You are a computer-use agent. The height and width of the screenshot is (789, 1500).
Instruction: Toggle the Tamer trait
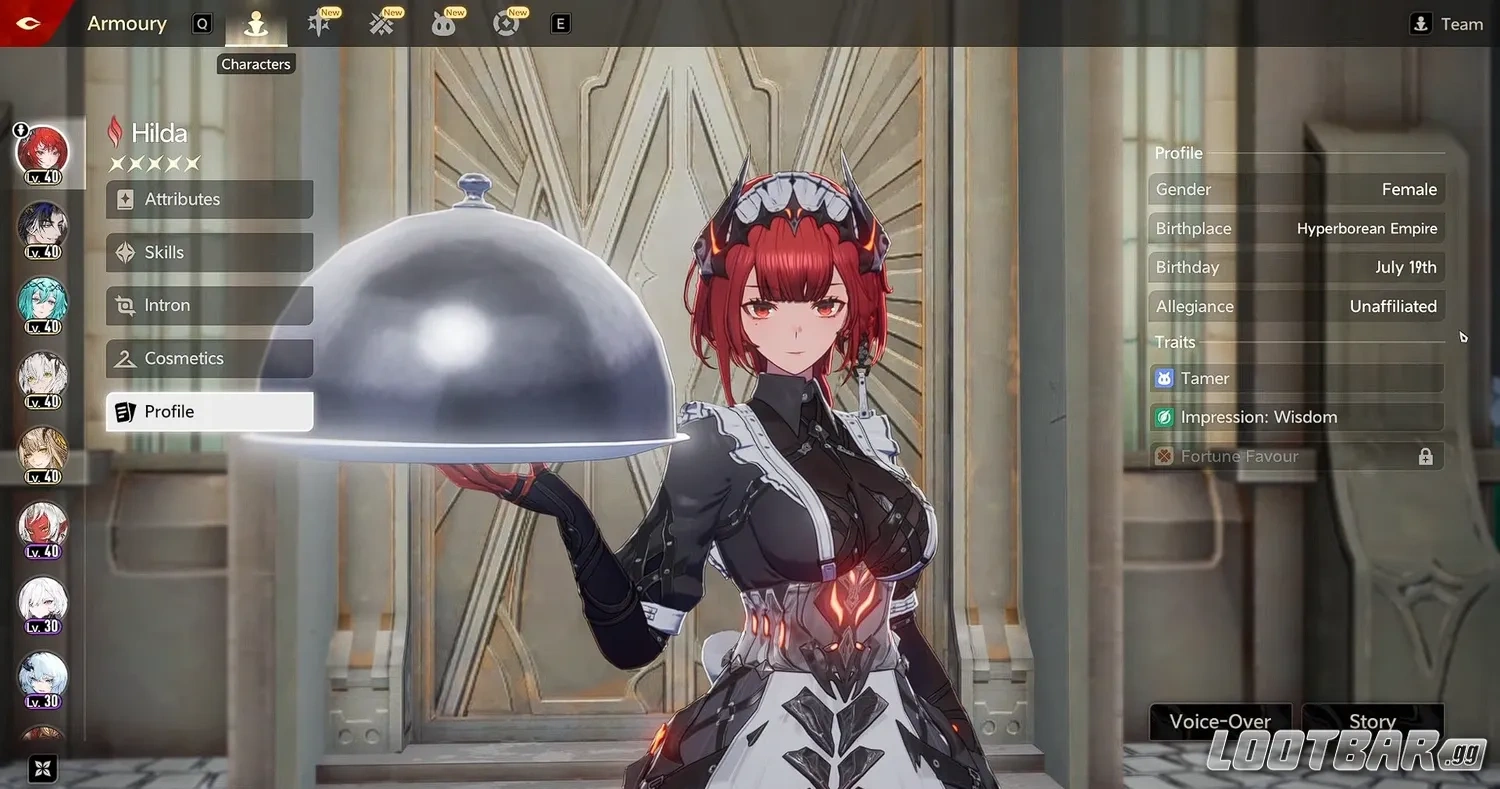pyautogui.click(x=1296, y=378)
